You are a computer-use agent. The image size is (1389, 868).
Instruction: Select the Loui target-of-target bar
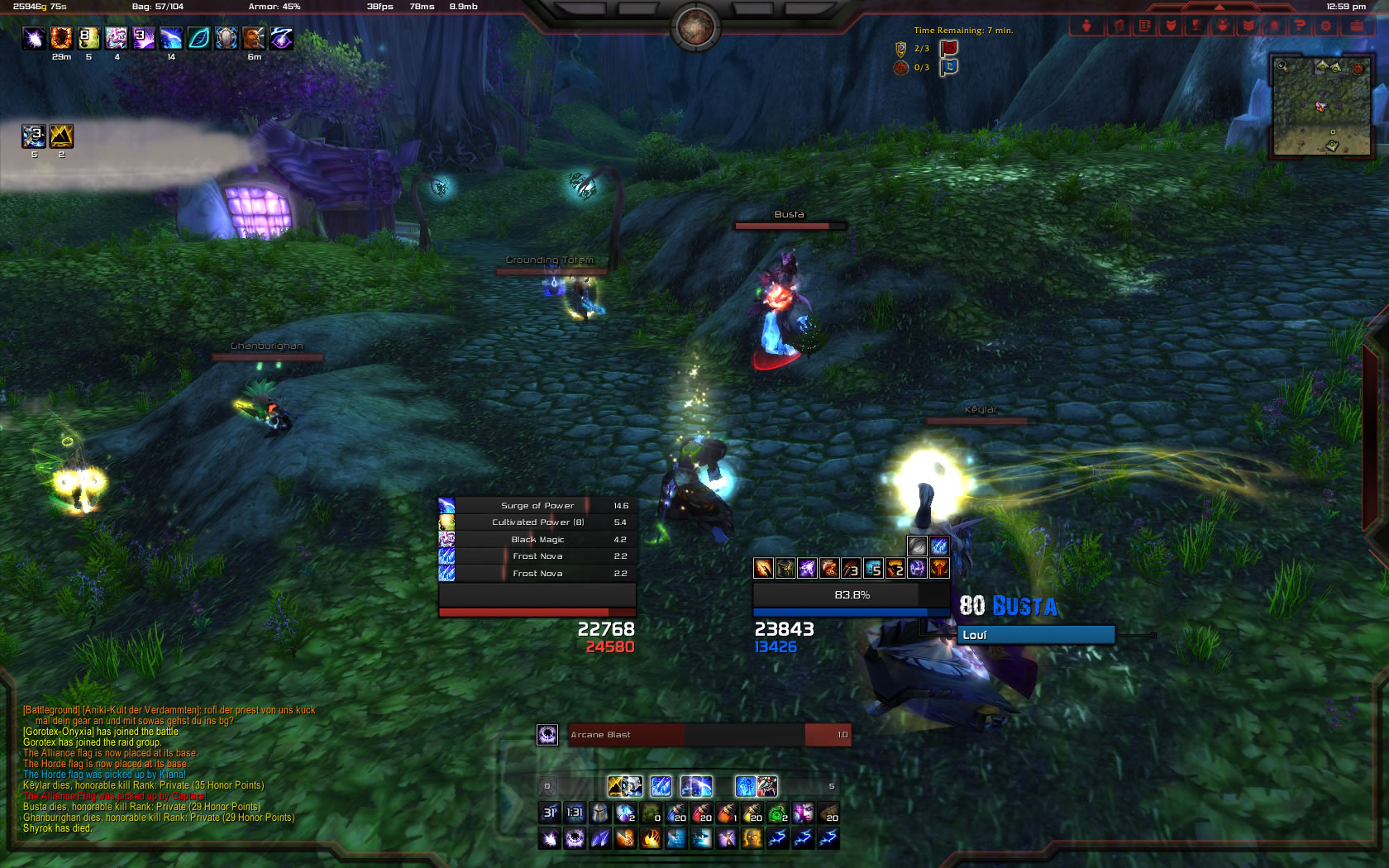[1036, 635]
